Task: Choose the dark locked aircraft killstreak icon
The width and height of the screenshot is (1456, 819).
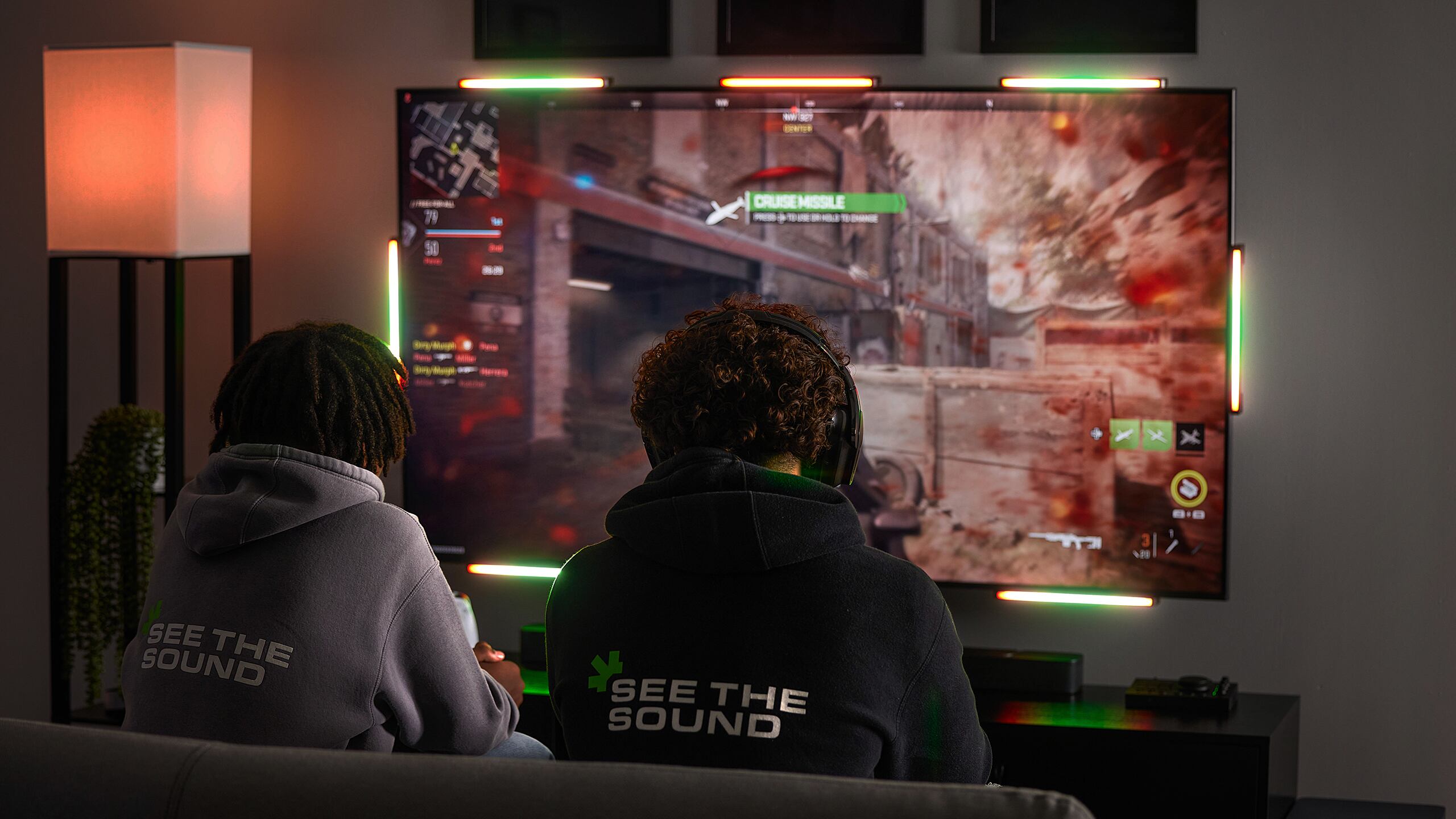Action: [x=1190, y=437]
